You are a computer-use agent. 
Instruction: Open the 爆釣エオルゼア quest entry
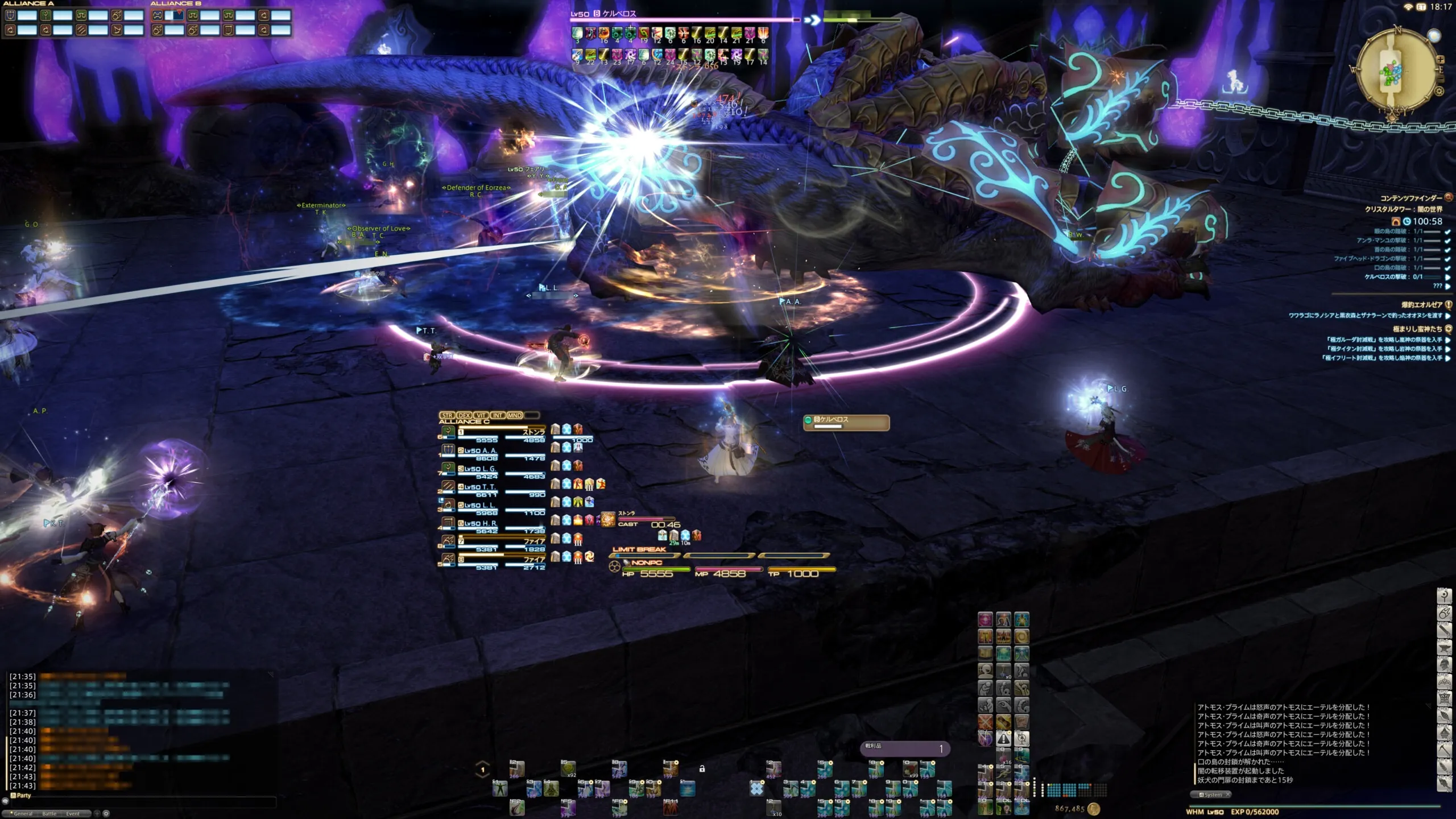point(1421,305)
